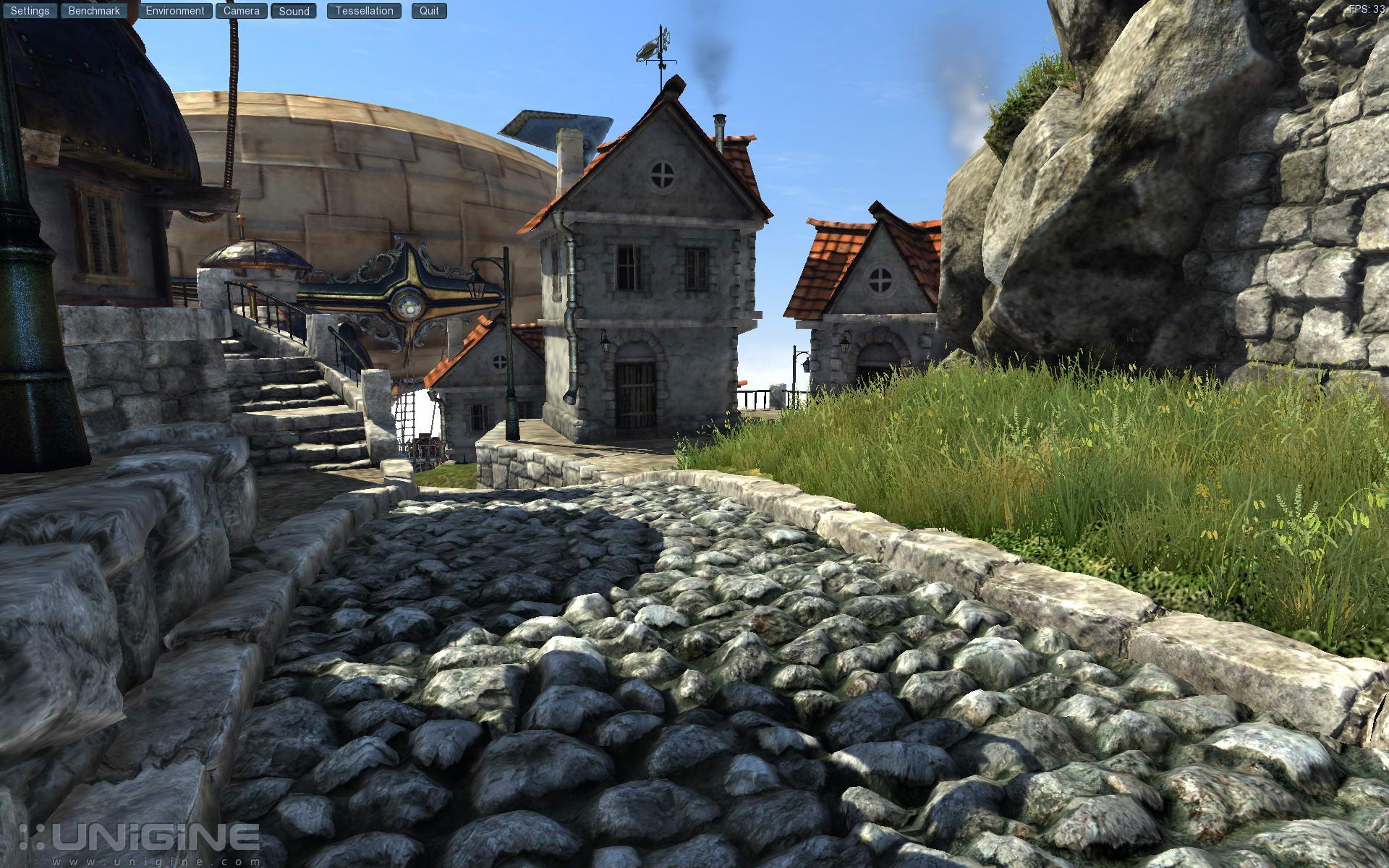
Task: Open the Settings menu
Action: tap(30, 11)
